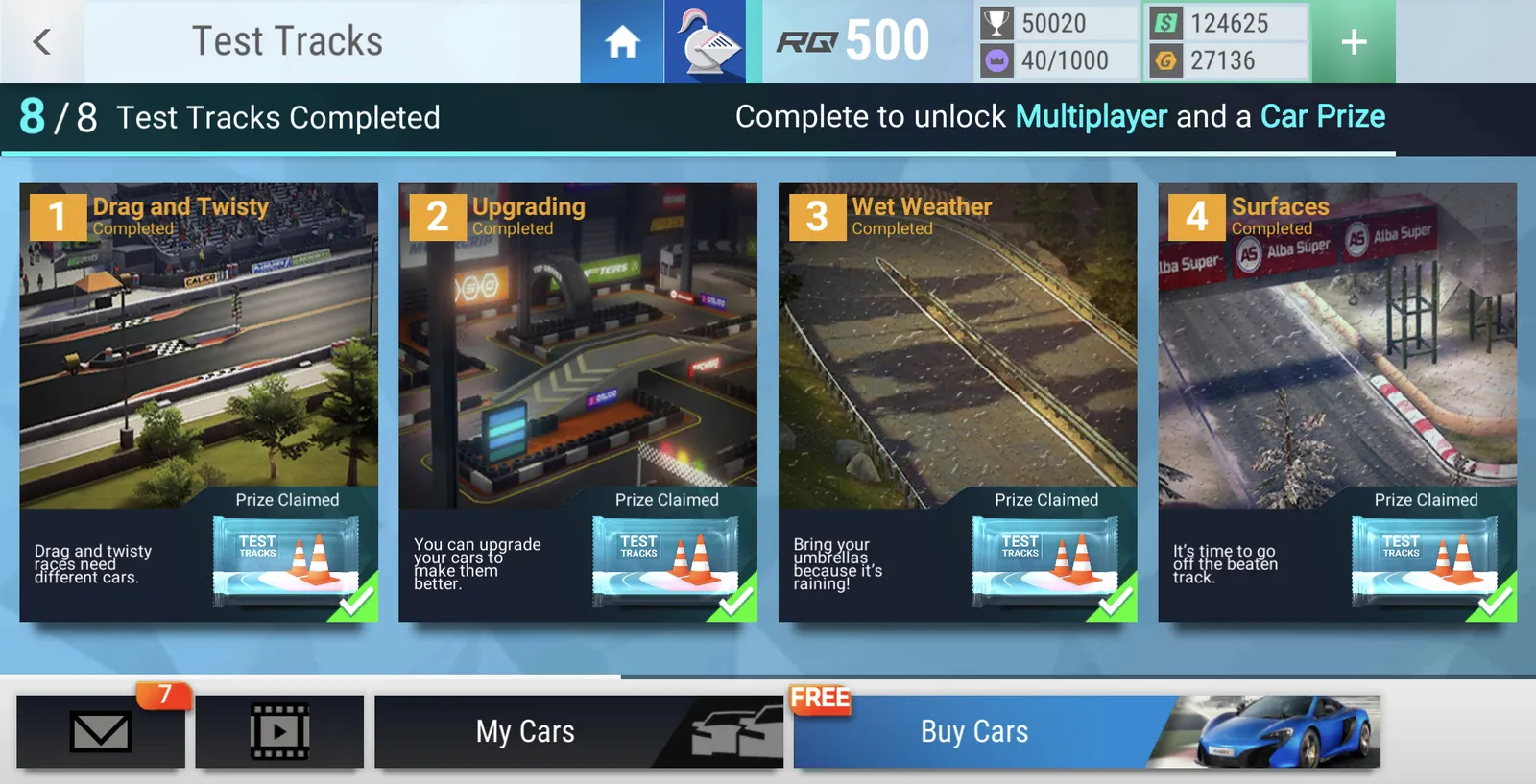Open the mail inbox with 7 messages
1536x784 pixels.
(101, 731)
